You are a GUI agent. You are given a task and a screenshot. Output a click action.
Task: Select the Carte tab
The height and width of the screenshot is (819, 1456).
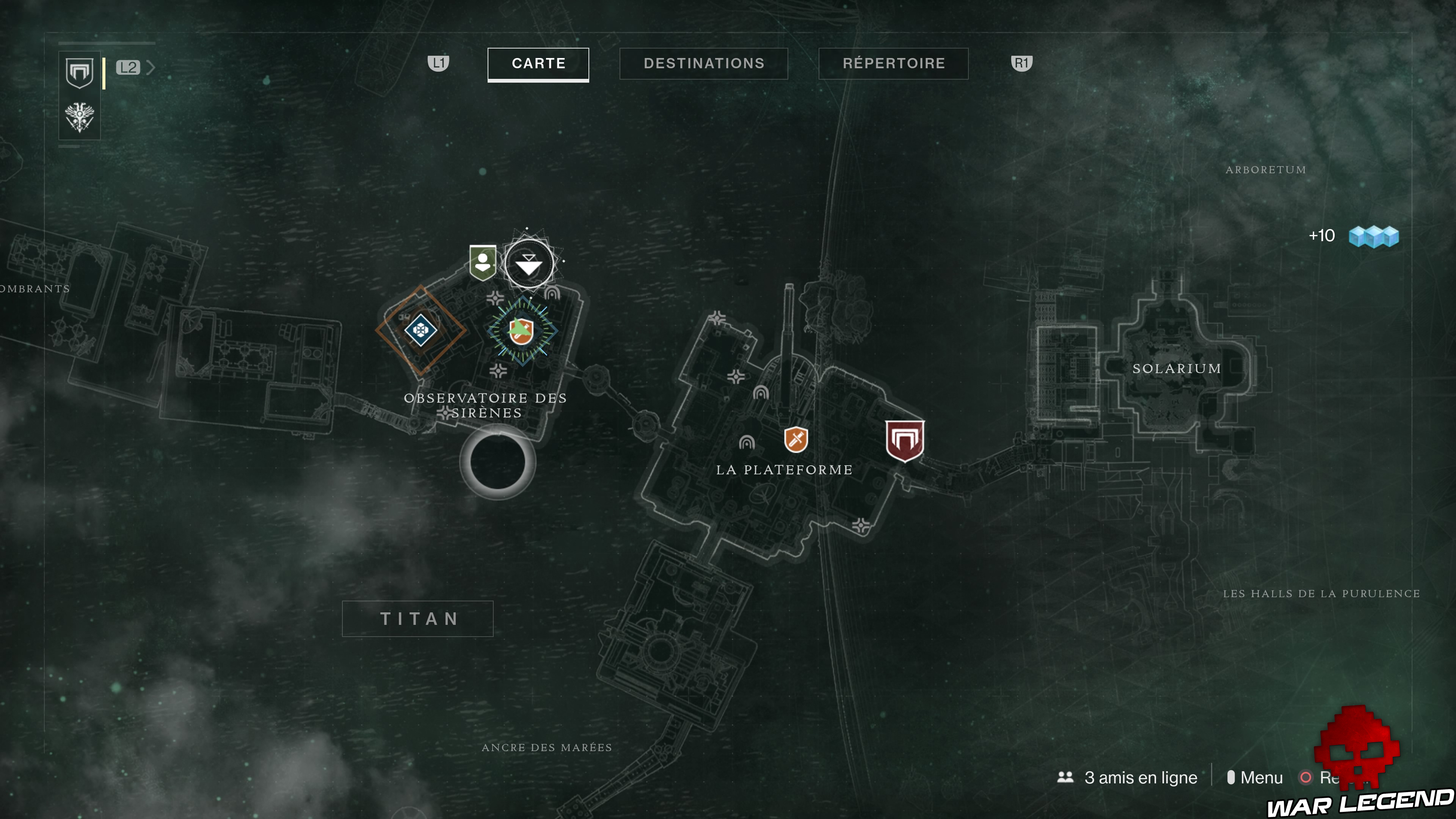538,64
